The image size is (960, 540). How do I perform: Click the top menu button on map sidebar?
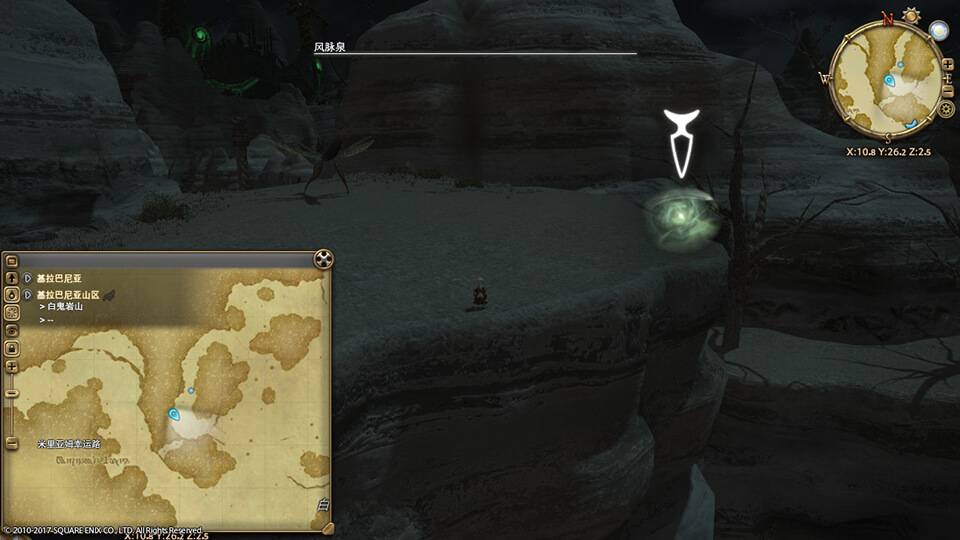pos(12,261)
